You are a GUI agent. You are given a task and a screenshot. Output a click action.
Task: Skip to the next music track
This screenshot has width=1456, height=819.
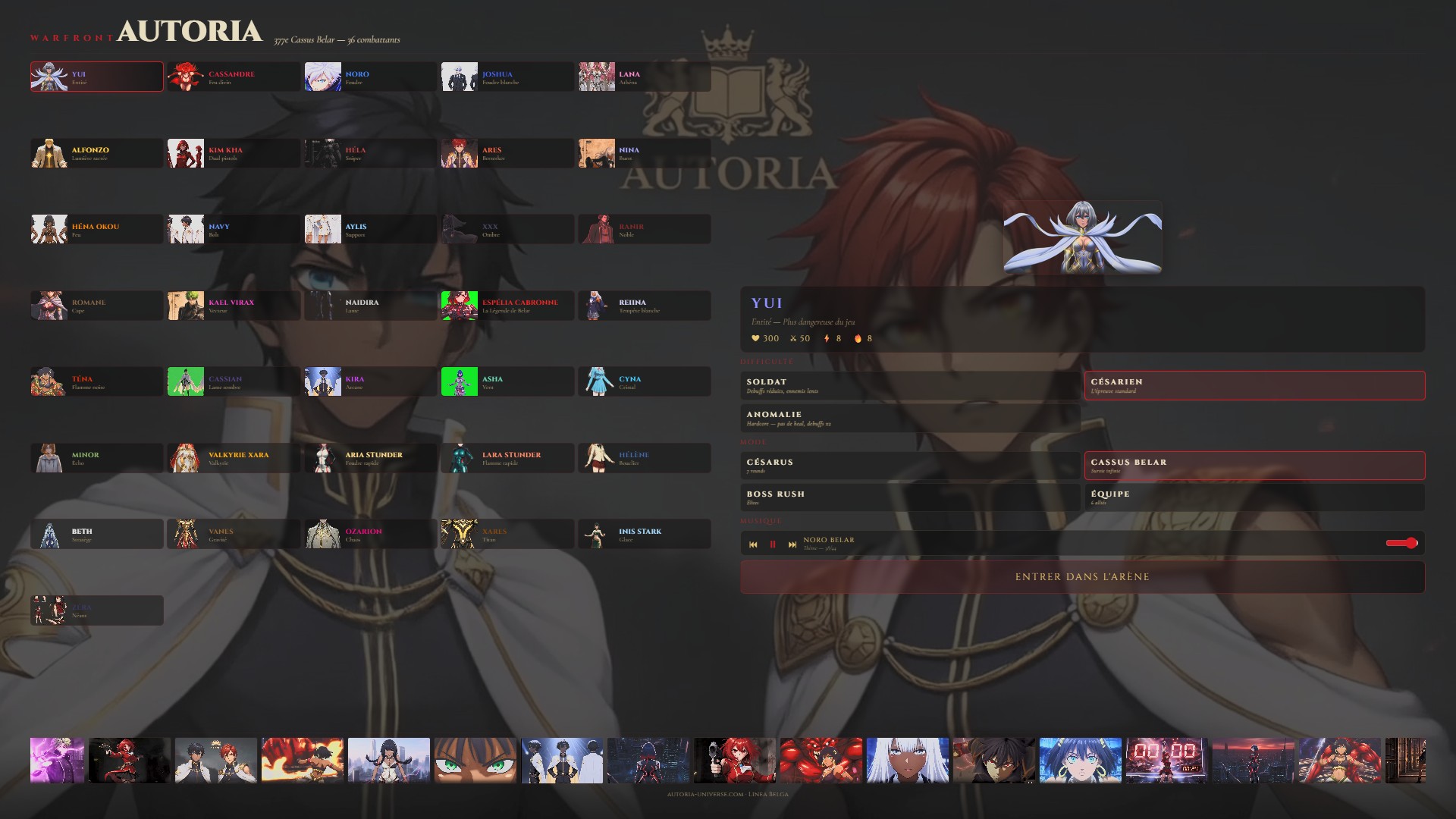pyautogui.click(x=792, y=544)
